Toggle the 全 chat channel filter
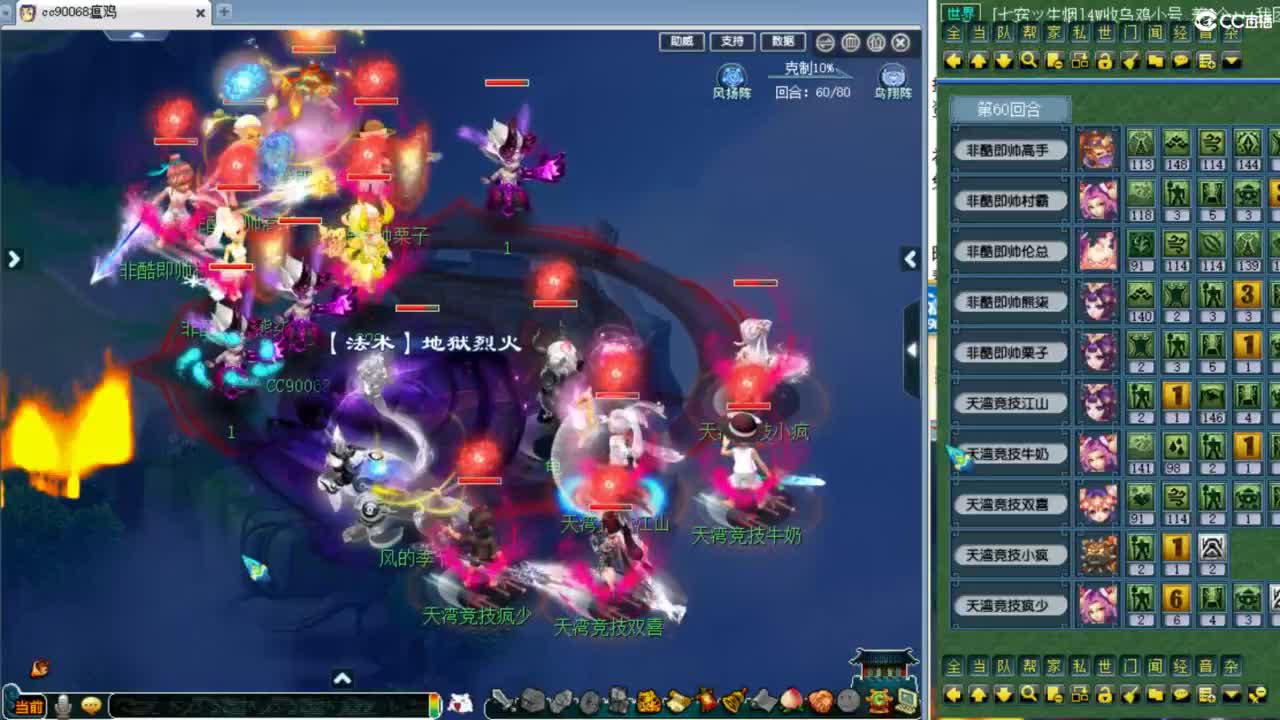The image size is (1280, 720). 951,32
